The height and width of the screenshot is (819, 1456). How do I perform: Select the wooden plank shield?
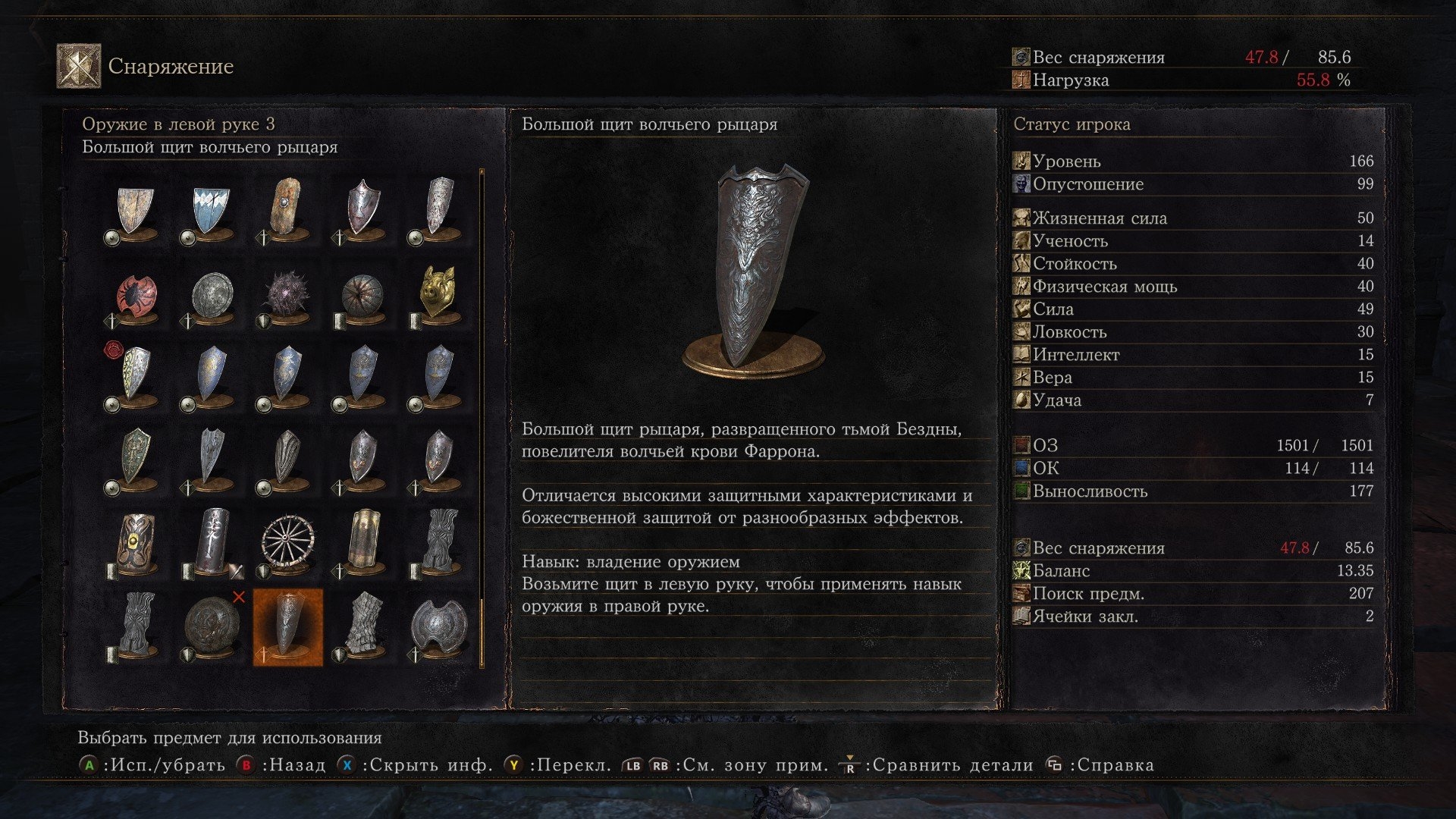point(287,208)
